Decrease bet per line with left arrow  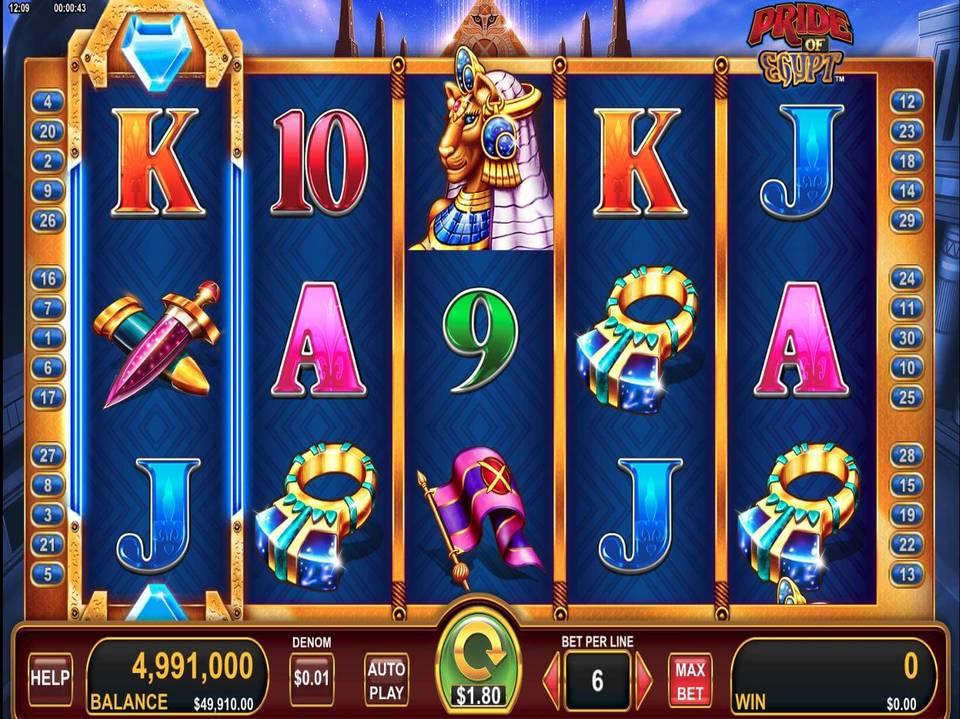pyautogui.click(x=551, y=680)
